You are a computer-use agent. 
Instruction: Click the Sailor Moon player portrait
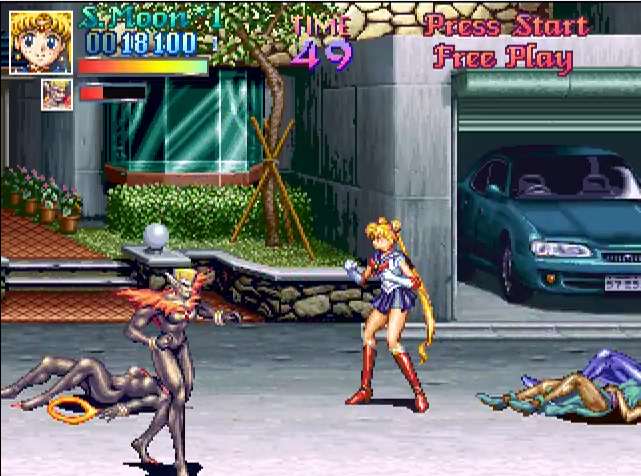point(41,42)
